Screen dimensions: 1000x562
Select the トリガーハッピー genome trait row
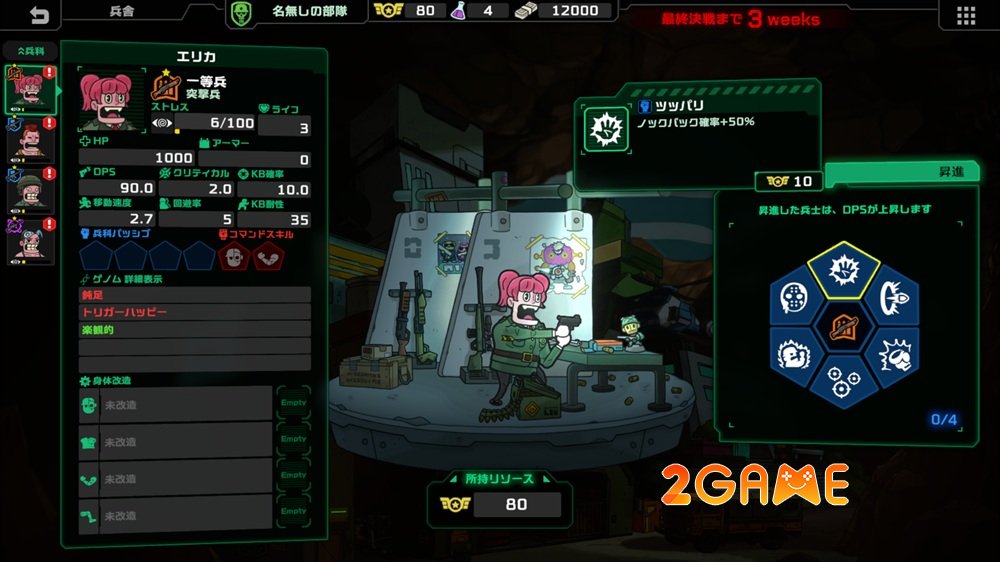pos(194,312)
